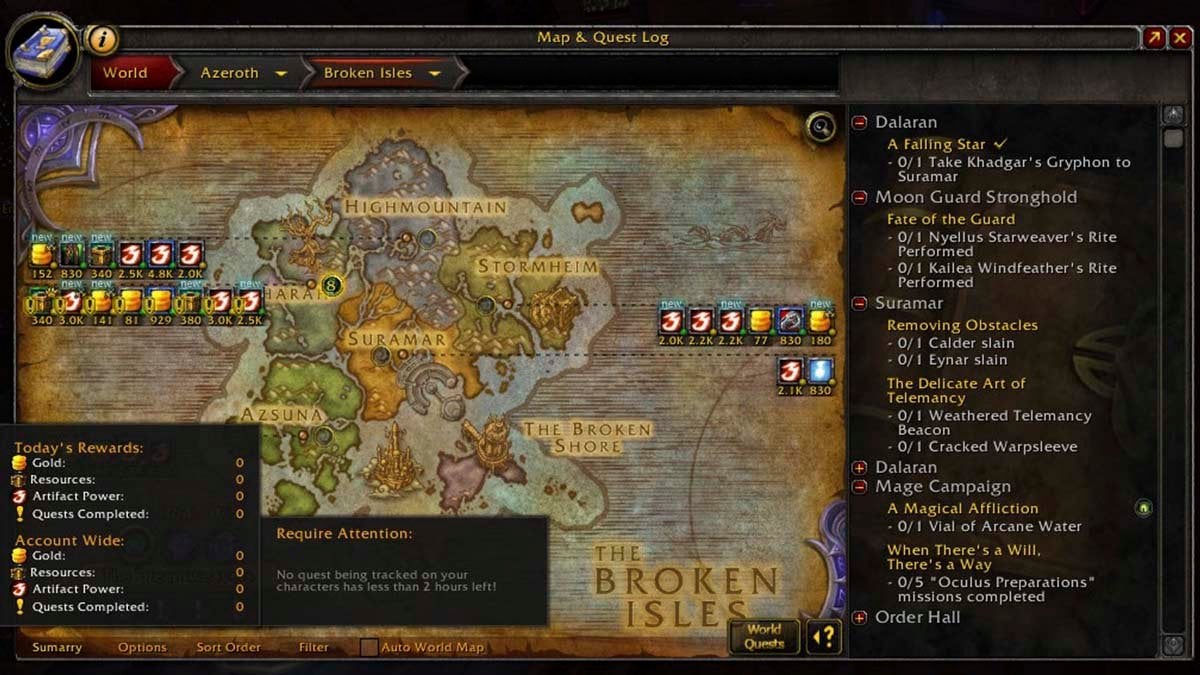Toggle the World Quests button
Screen dimensions: 1200x675
[764, 636]
